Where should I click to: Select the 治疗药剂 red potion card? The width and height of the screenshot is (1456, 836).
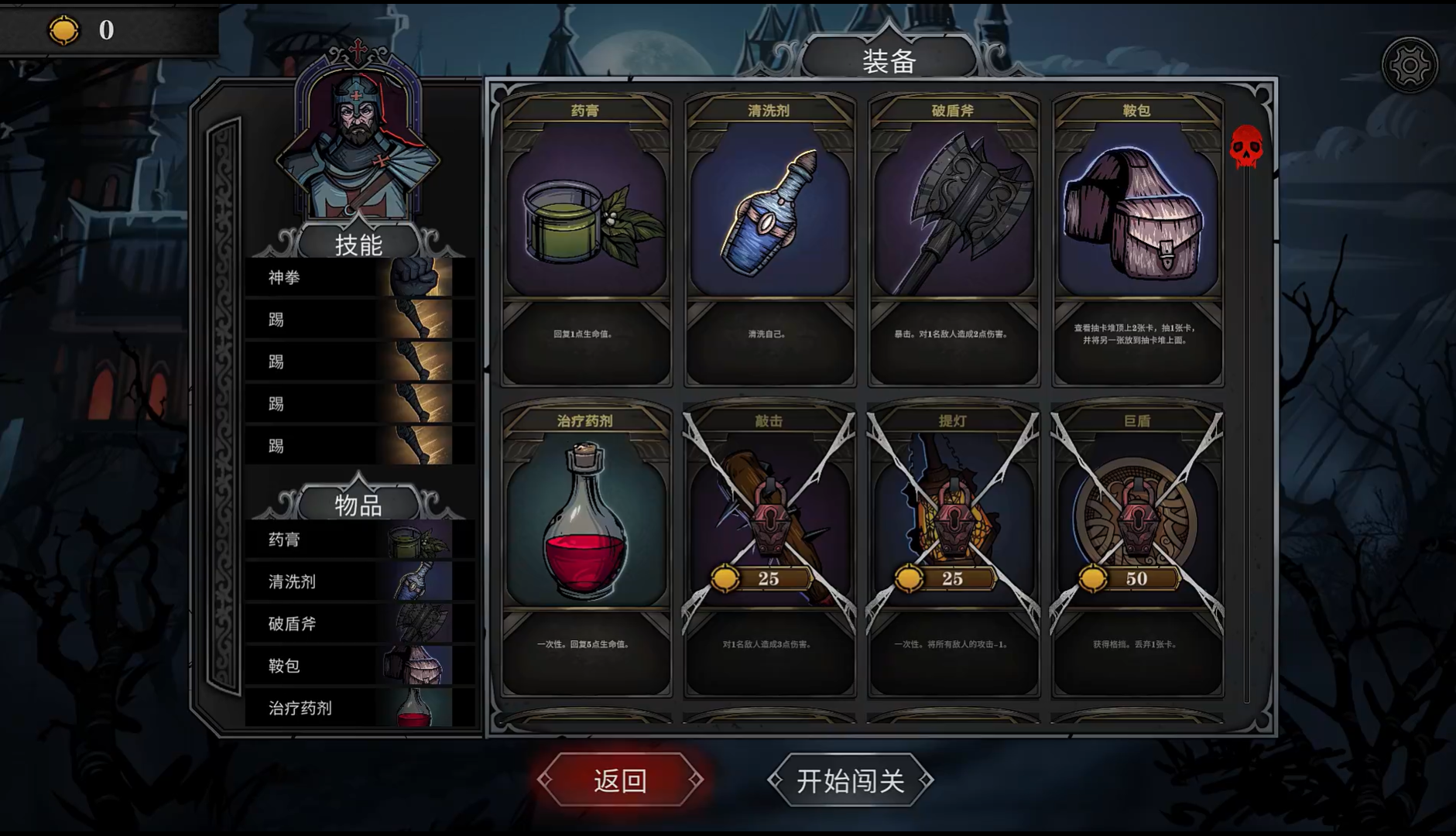coord(586,550)
